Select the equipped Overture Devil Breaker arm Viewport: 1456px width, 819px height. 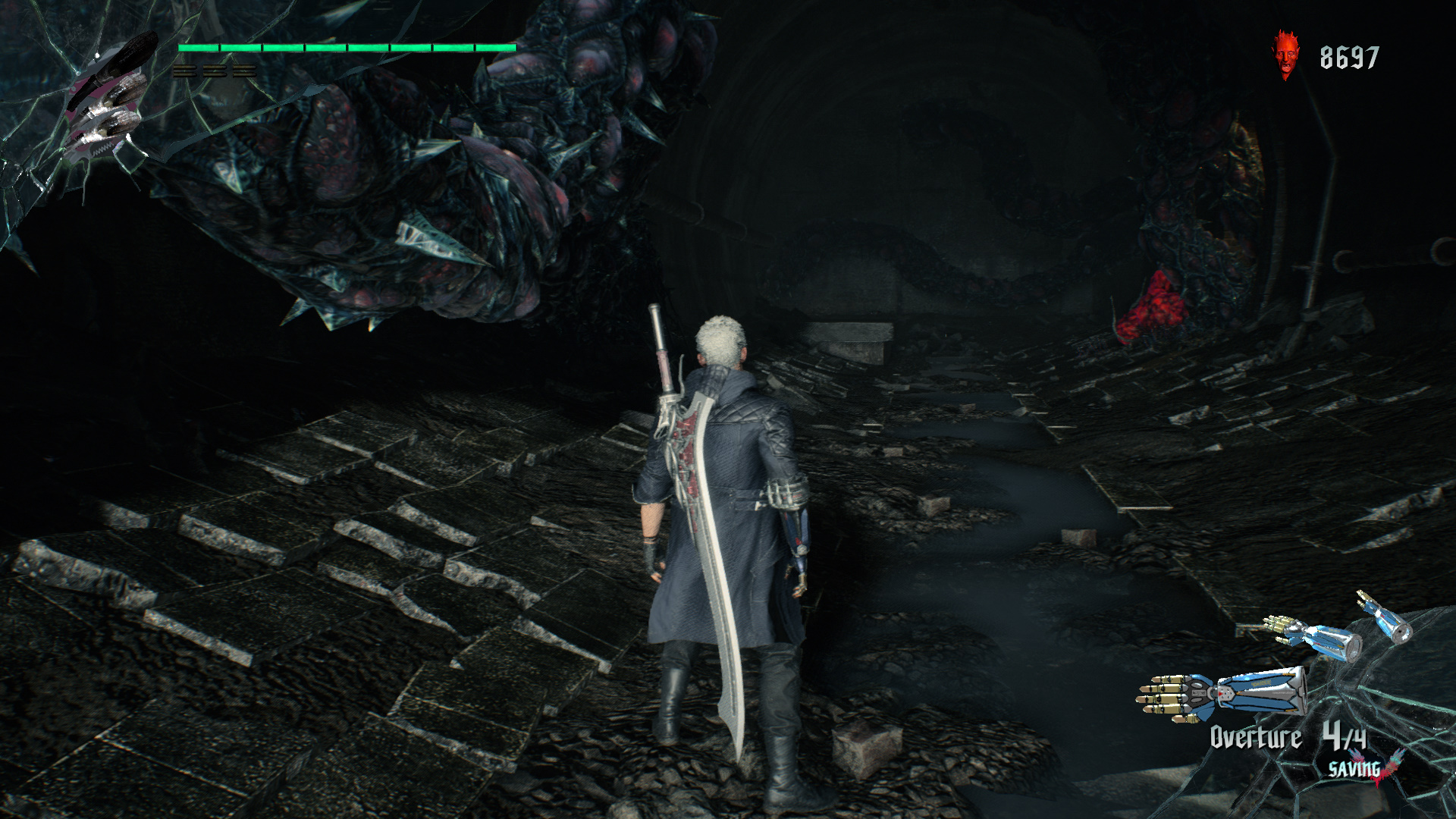[x=1222, y=692]
